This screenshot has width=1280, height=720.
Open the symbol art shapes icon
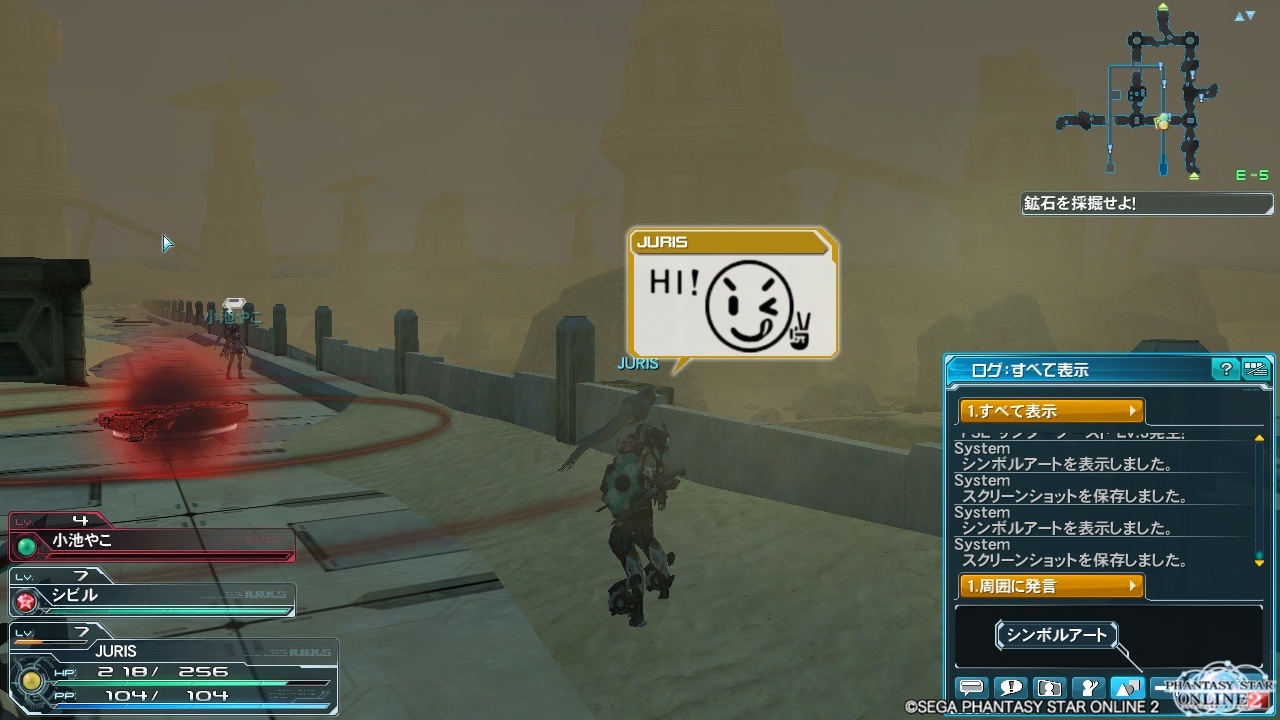coord(1127,688)
